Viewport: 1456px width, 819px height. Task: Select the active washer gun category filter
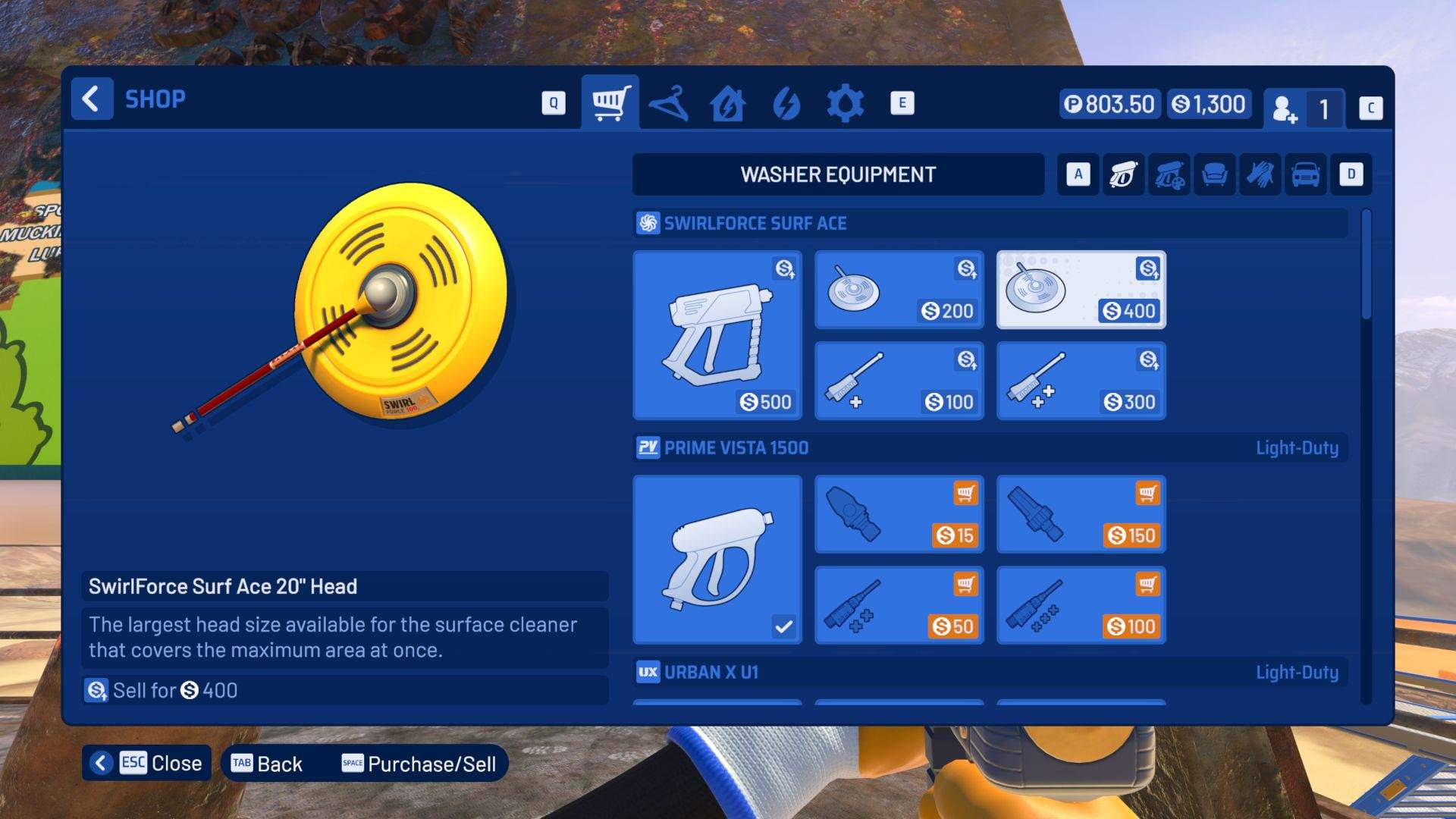1123,174
